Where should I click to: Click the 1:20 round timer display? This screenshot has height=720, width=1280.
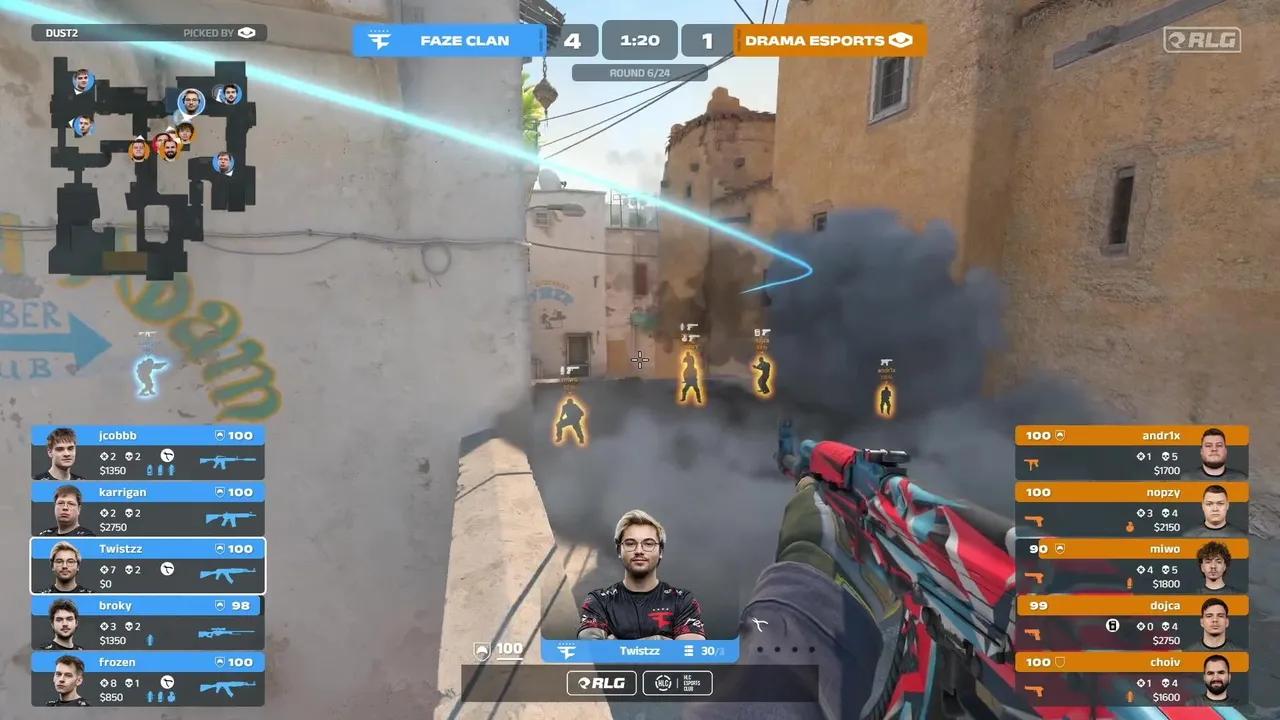click(x=640, y=40)
